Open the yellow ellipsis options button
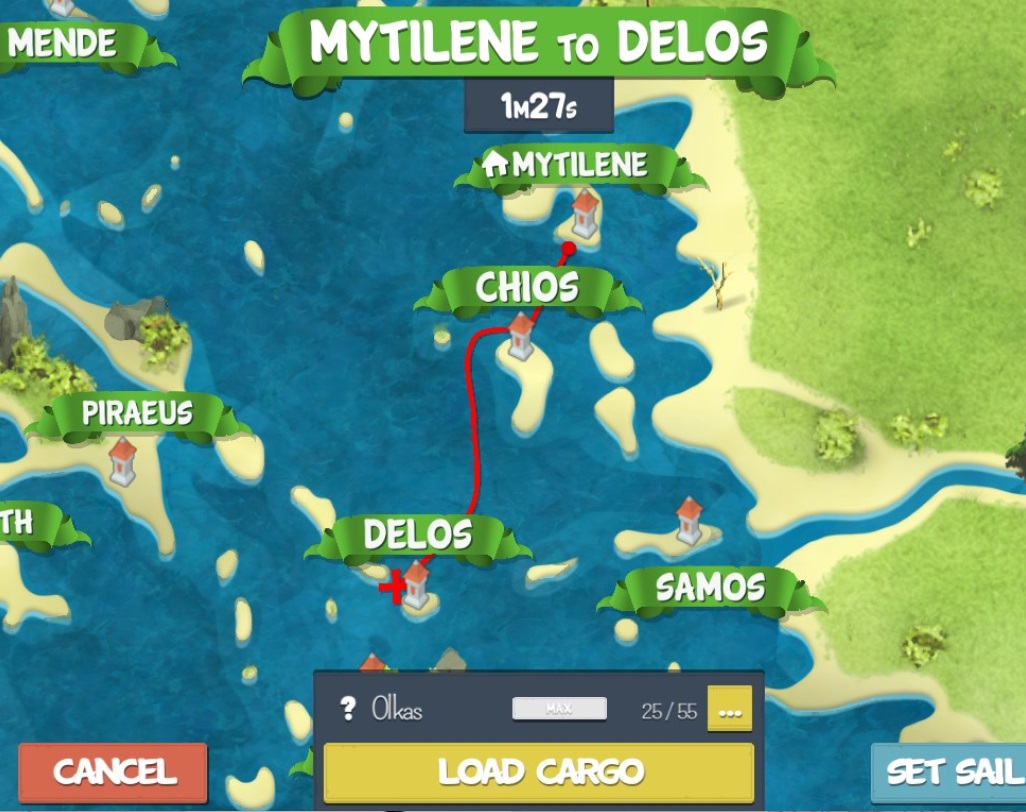The image size is (1026, 812). coord(729,710)
